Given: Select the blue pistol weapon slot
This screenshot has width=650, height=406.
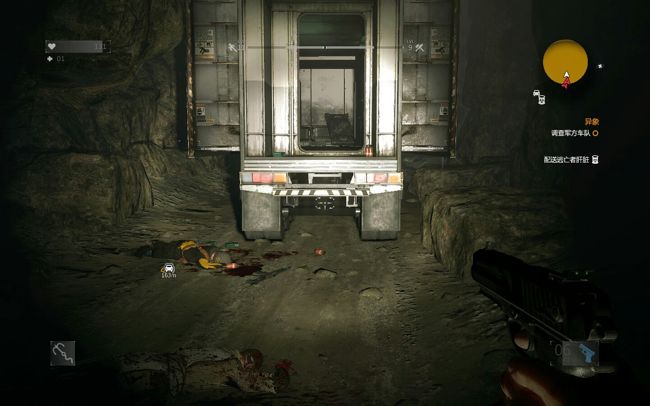Looking at the screenshot, I should (579, 352).
